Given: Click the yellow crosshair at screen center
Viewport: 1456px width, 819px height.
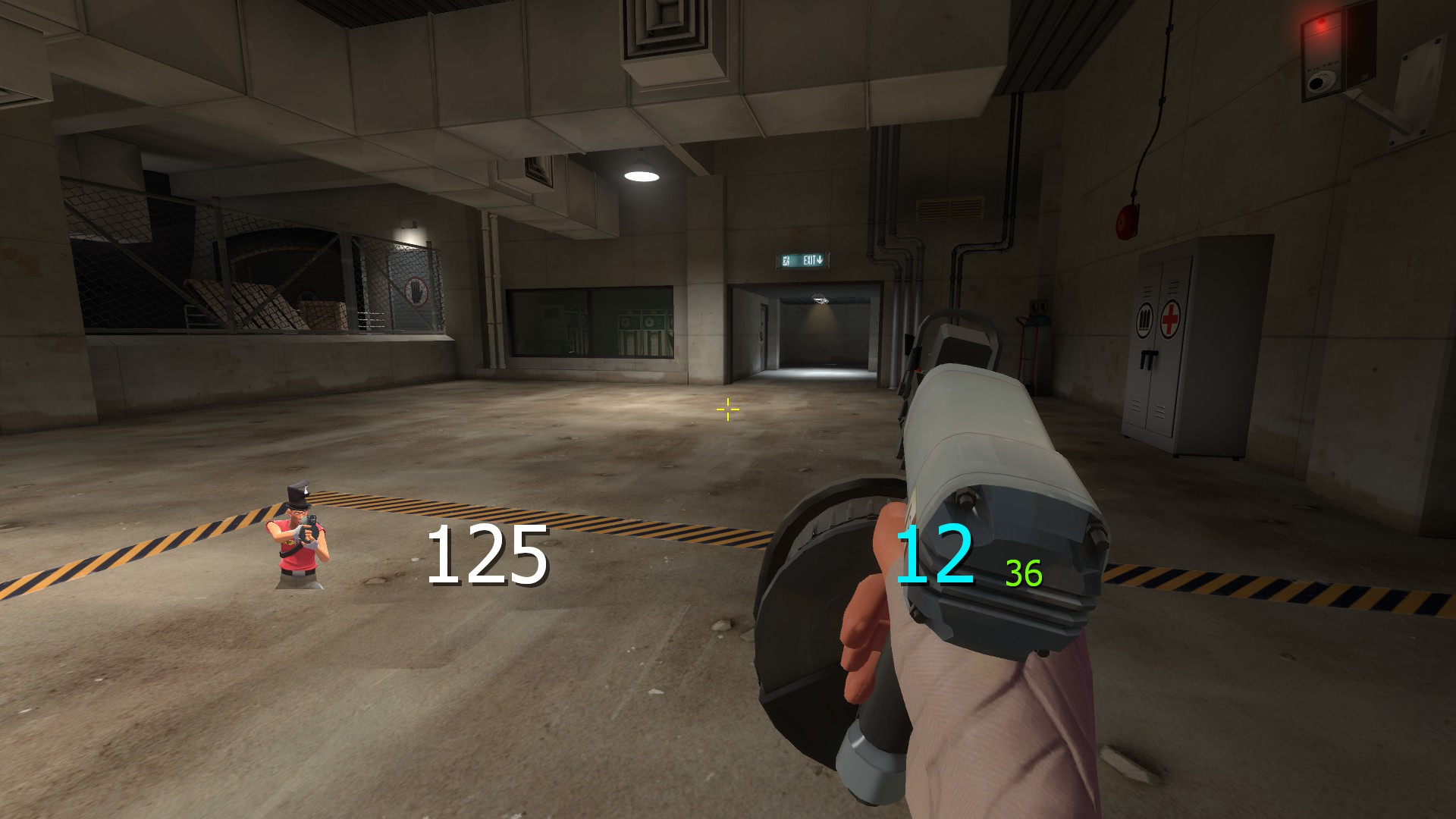Looking at the screenshot, I should pyautogui.click(x=727, y=409).
